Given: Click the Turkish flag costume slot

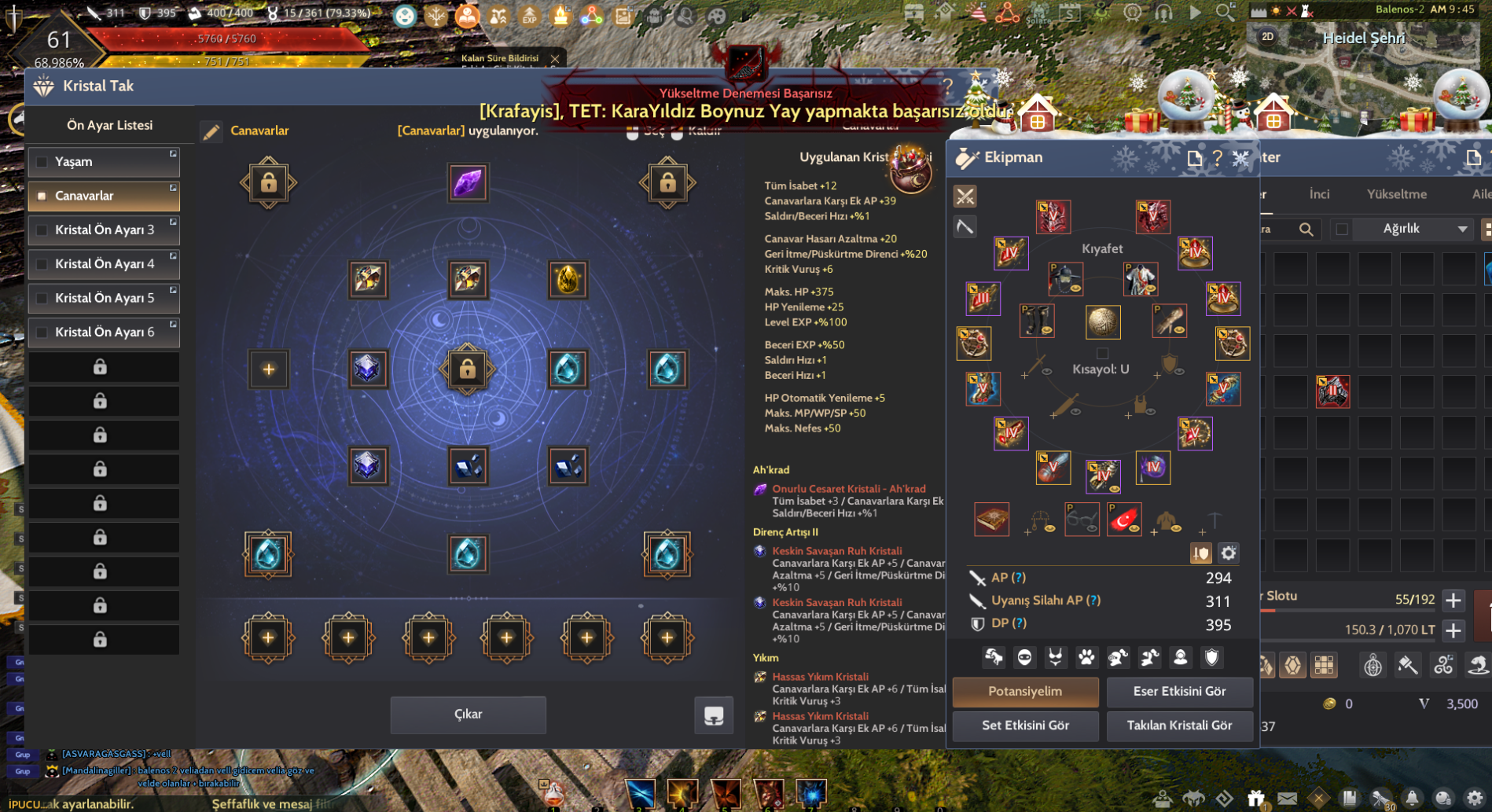Looking at the screenshot, I should pos(1123,520).
